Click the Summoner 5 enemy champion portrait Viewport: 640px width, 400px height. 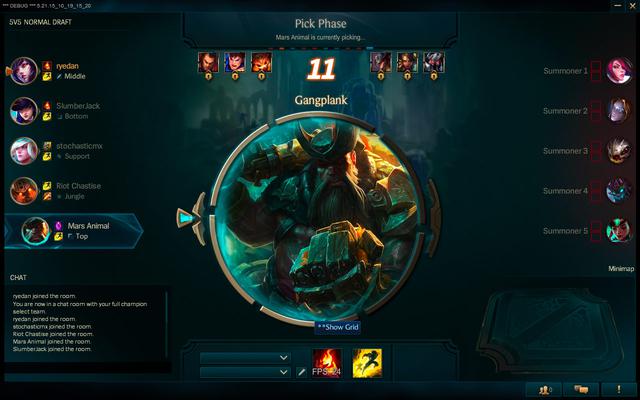point(618,230)
